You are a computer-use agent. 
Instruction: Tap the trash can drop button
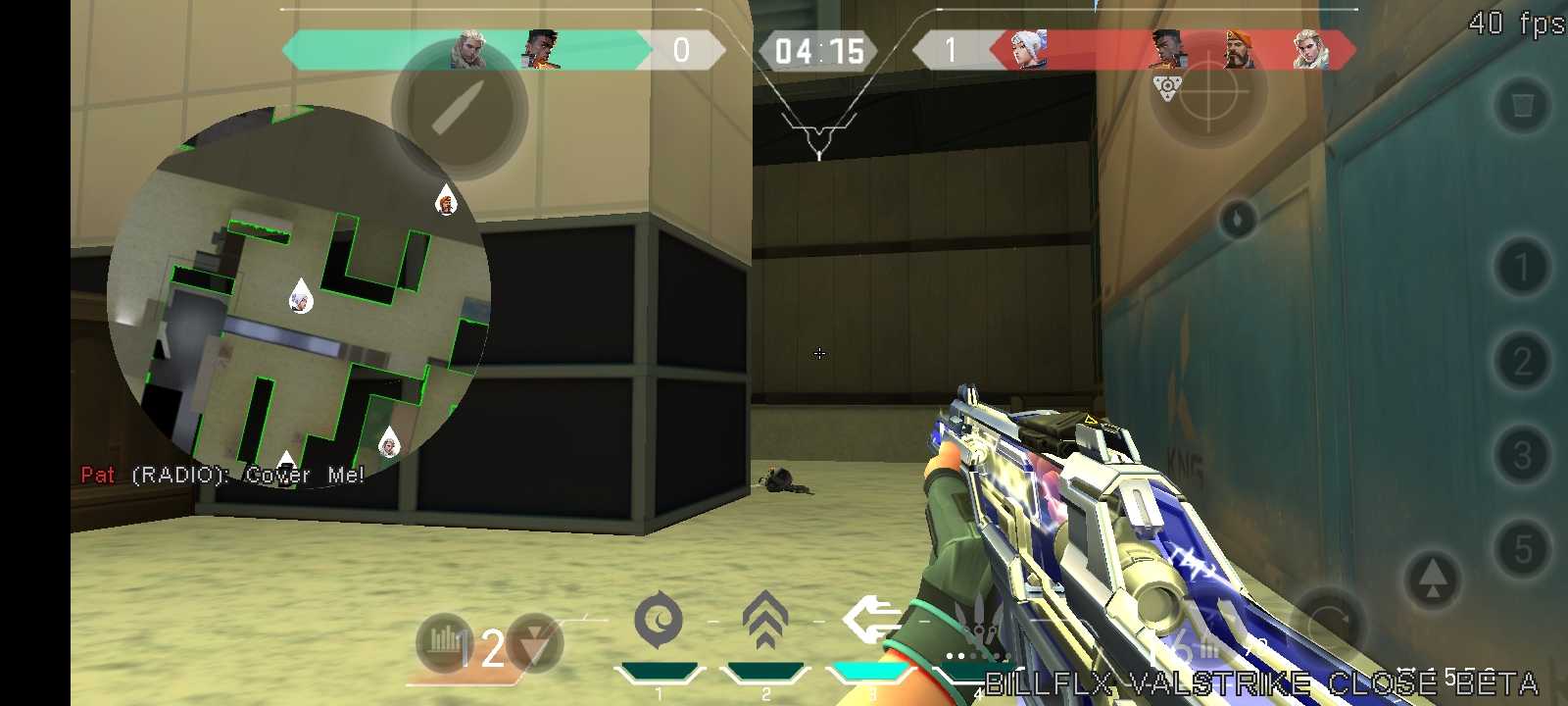click(1522, 105)
